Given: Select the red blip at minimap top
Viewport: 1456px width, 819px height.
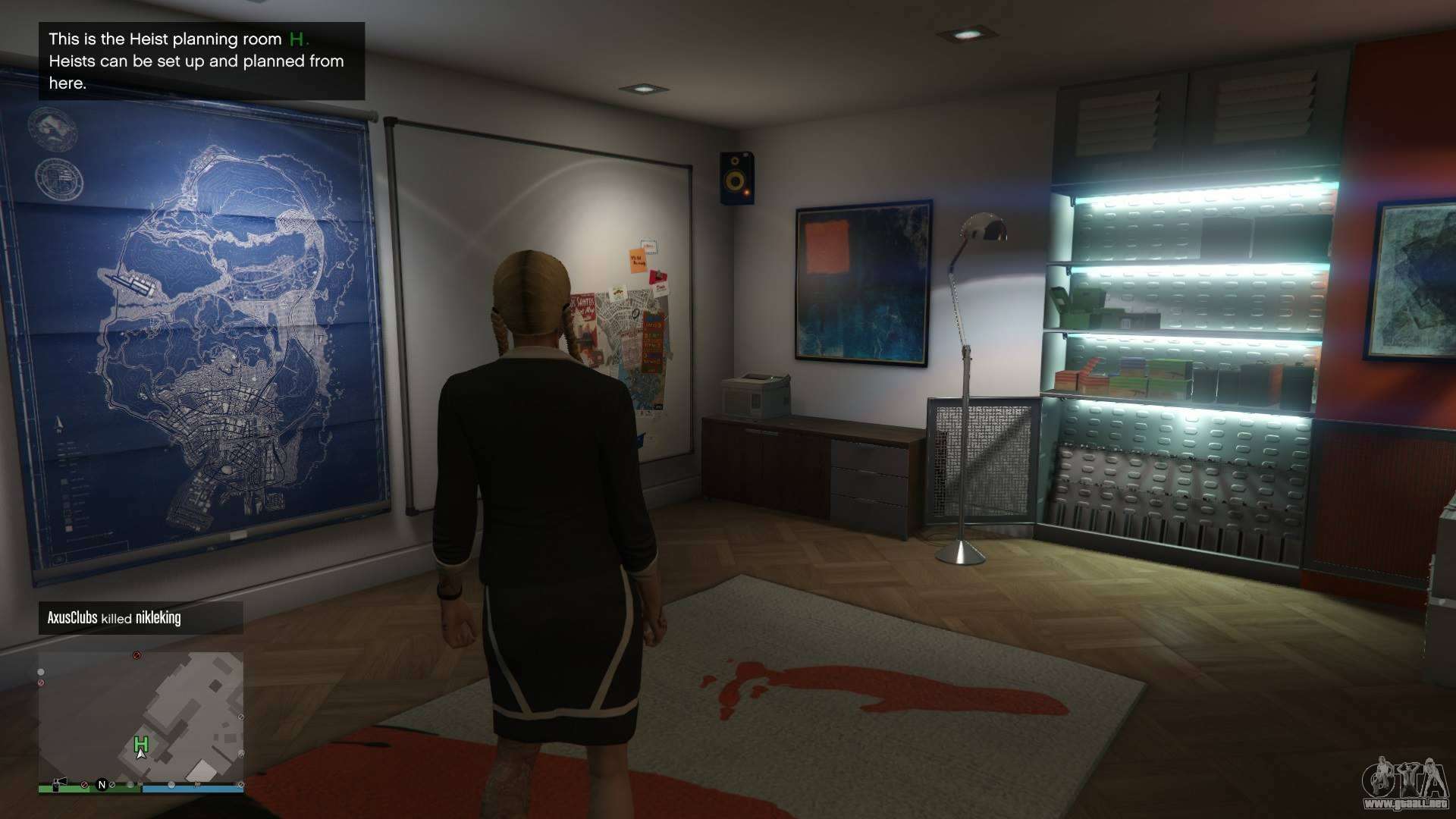Looking at the screenshot, I should tap(136, 654).
